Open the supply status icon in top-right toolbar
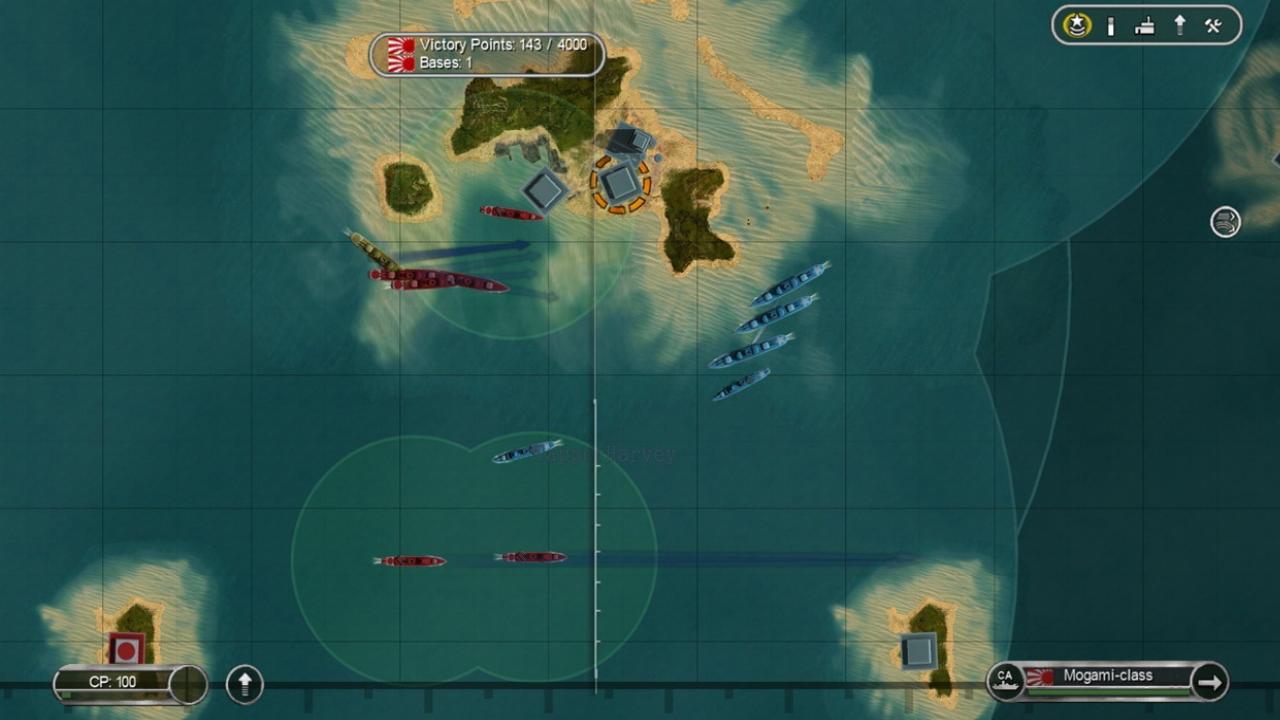The height and width of the screenshot is (720, 1280). coord(1110,25)
